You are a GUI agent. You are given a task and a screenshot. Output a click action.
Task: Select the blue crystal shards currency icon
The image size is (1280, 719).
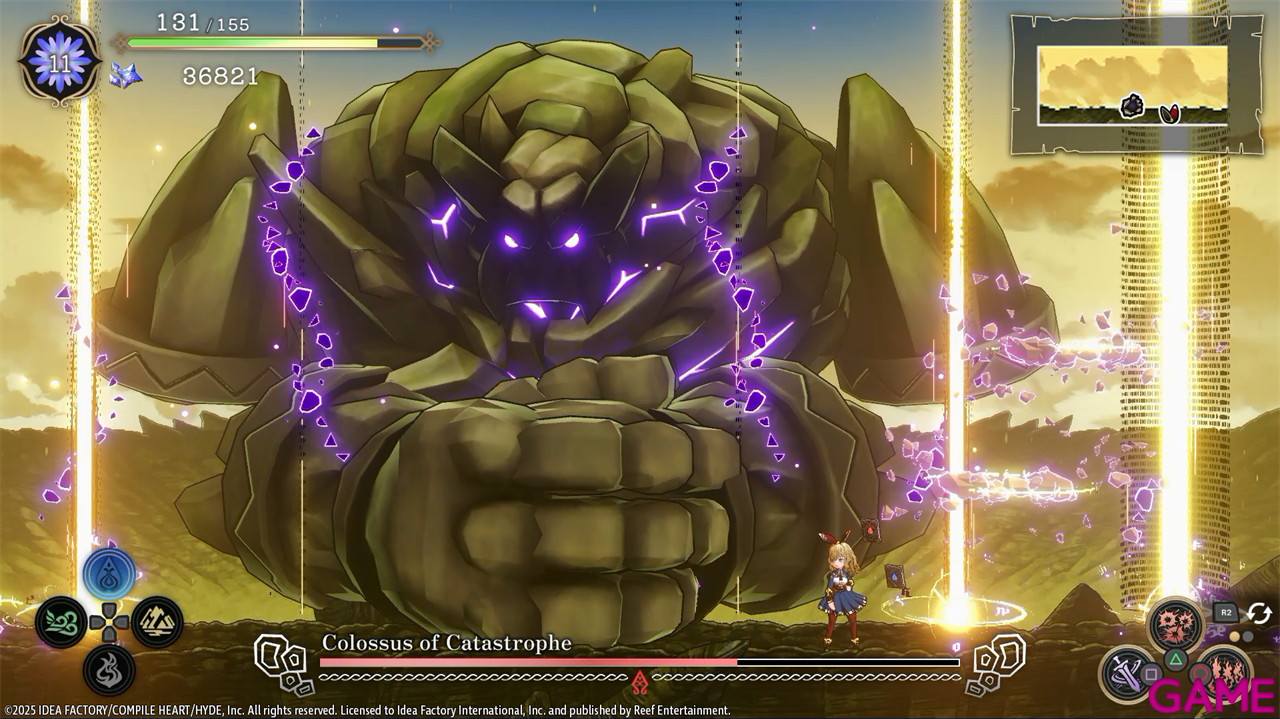pos(125,75)
